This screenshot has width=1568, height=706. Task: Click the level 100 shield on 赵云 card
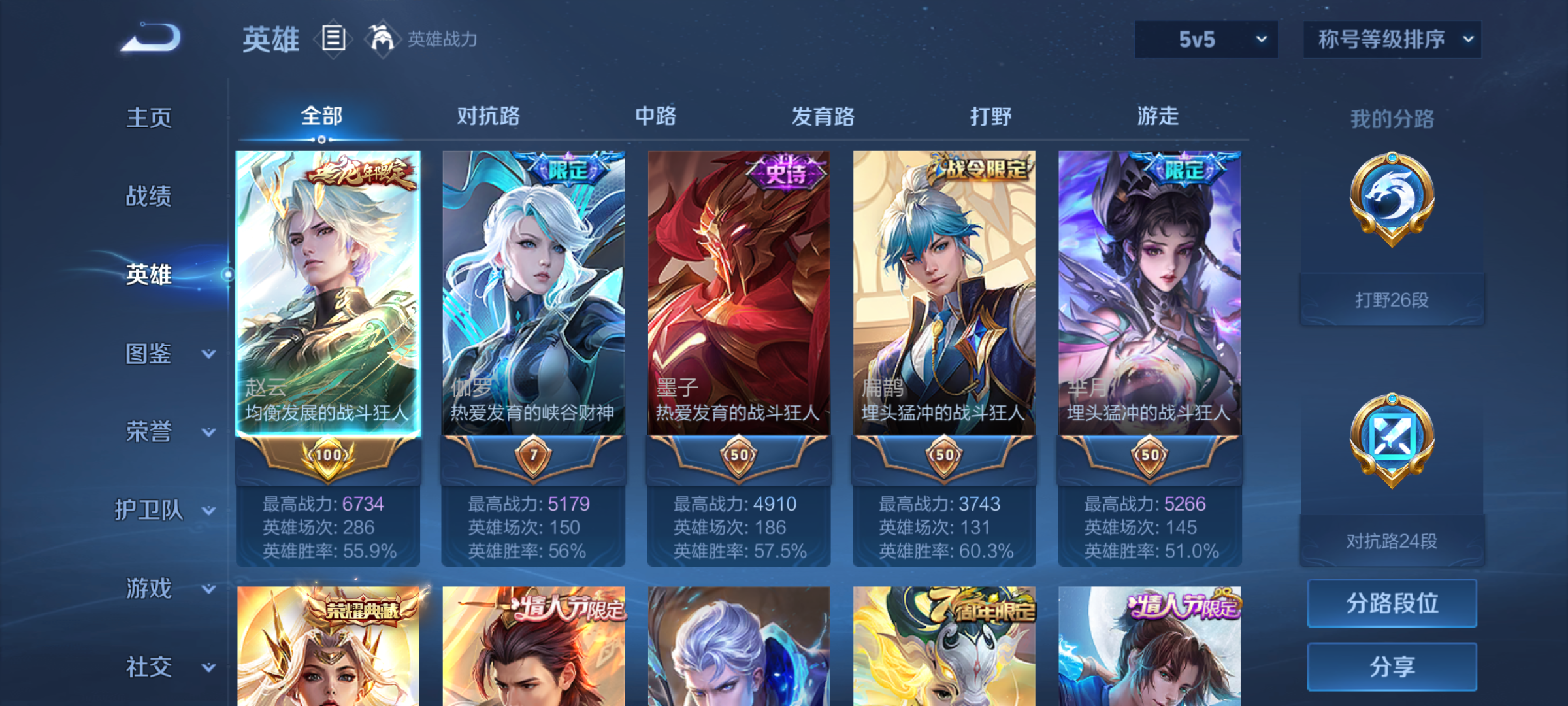coord(328,456)
